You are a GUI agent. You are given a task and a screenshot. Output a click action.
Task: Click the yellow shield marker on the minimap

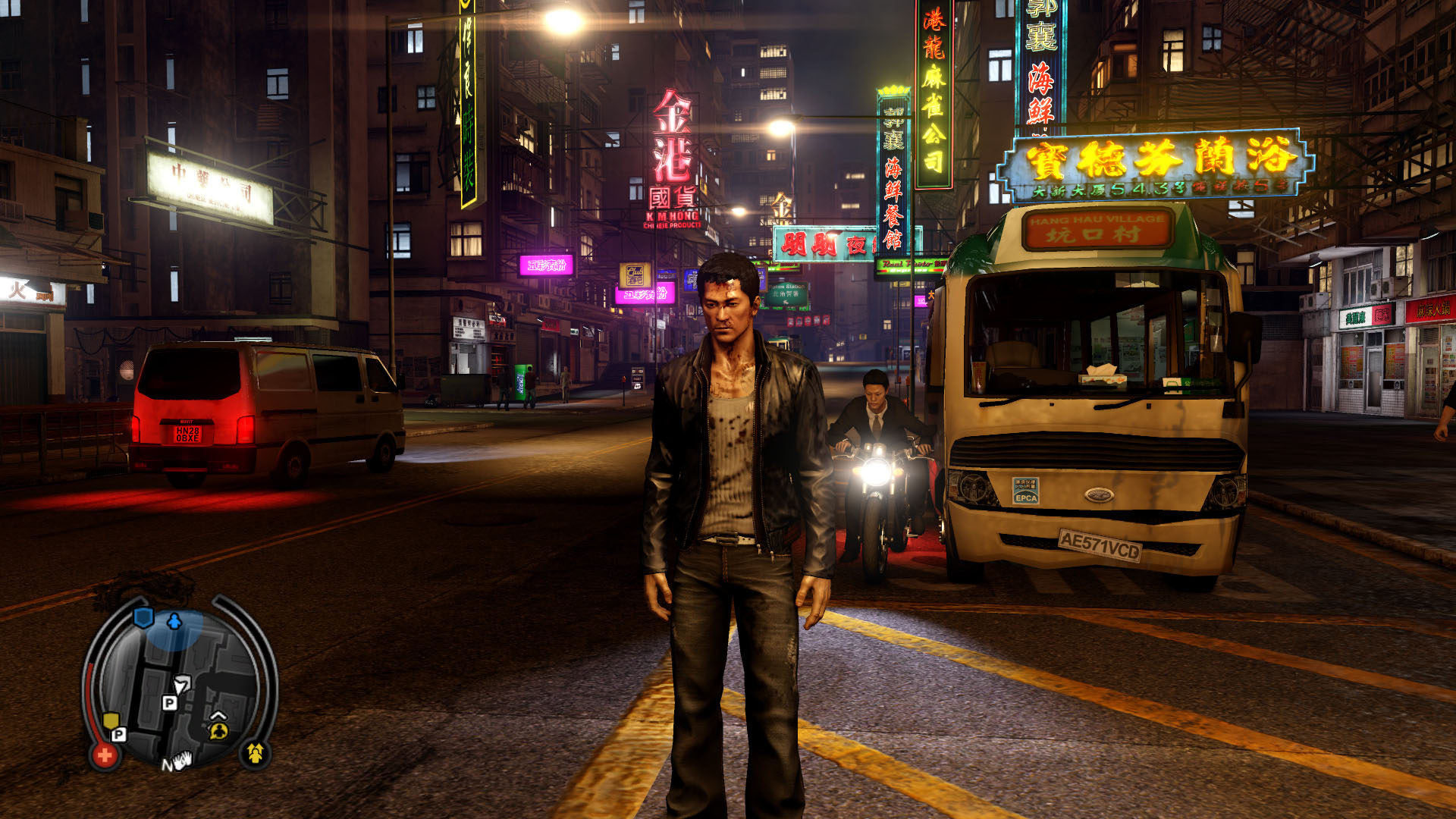point(111,720)
